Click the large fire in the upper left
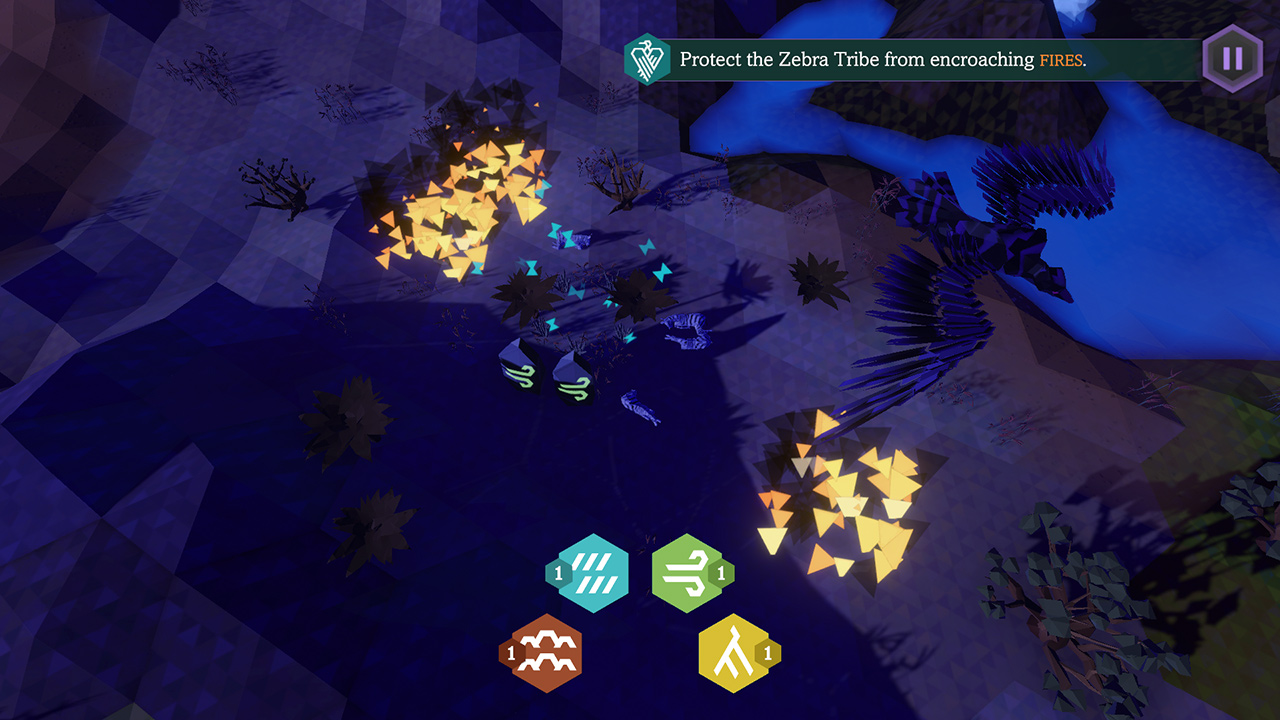The width and height of the screenshot is (1280, 720). pyautogui.click(x=460, y=200)
